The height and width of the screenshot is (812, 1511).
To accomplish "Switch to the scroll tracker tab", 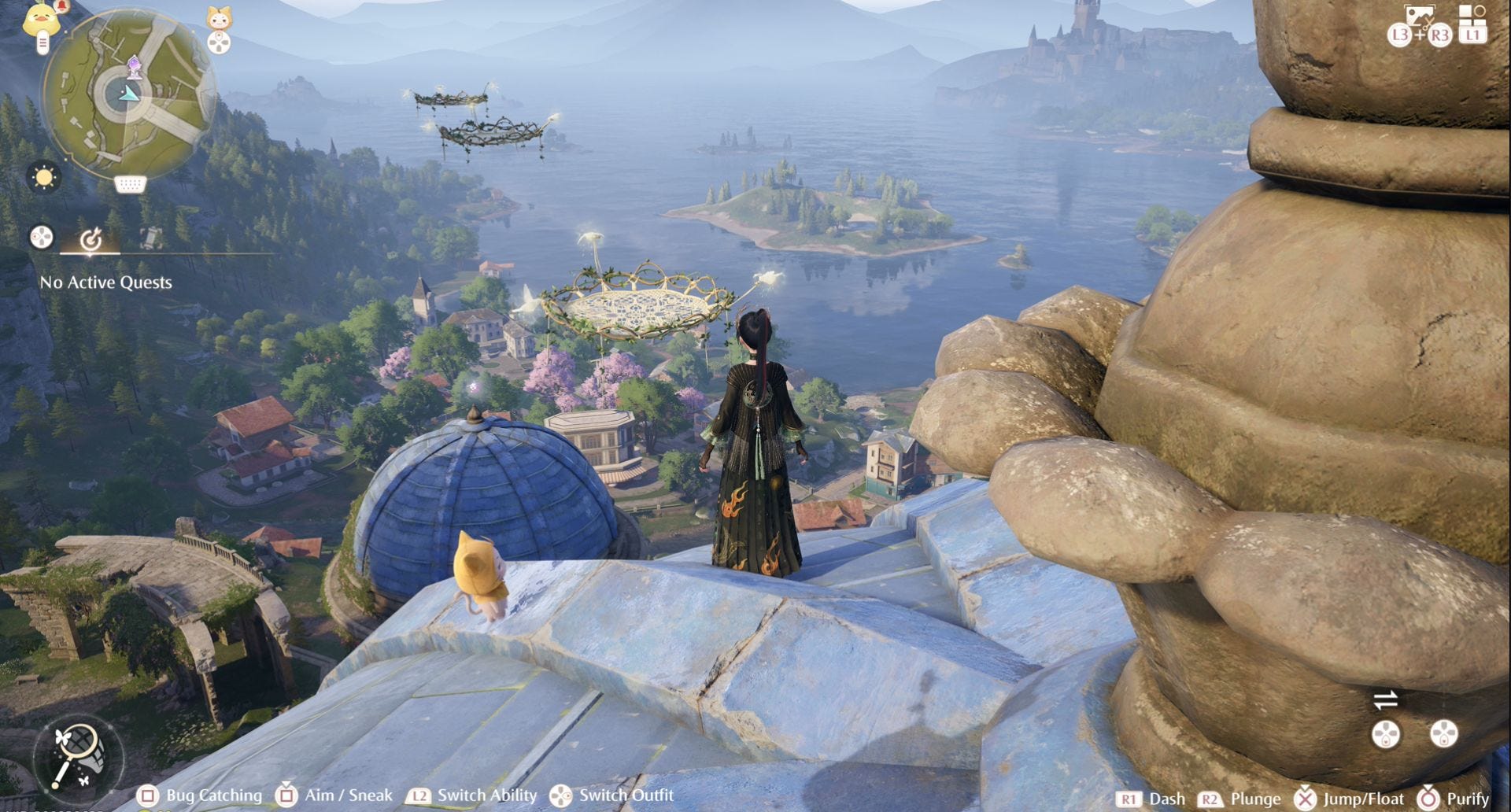I will click(x=150, y=238).
